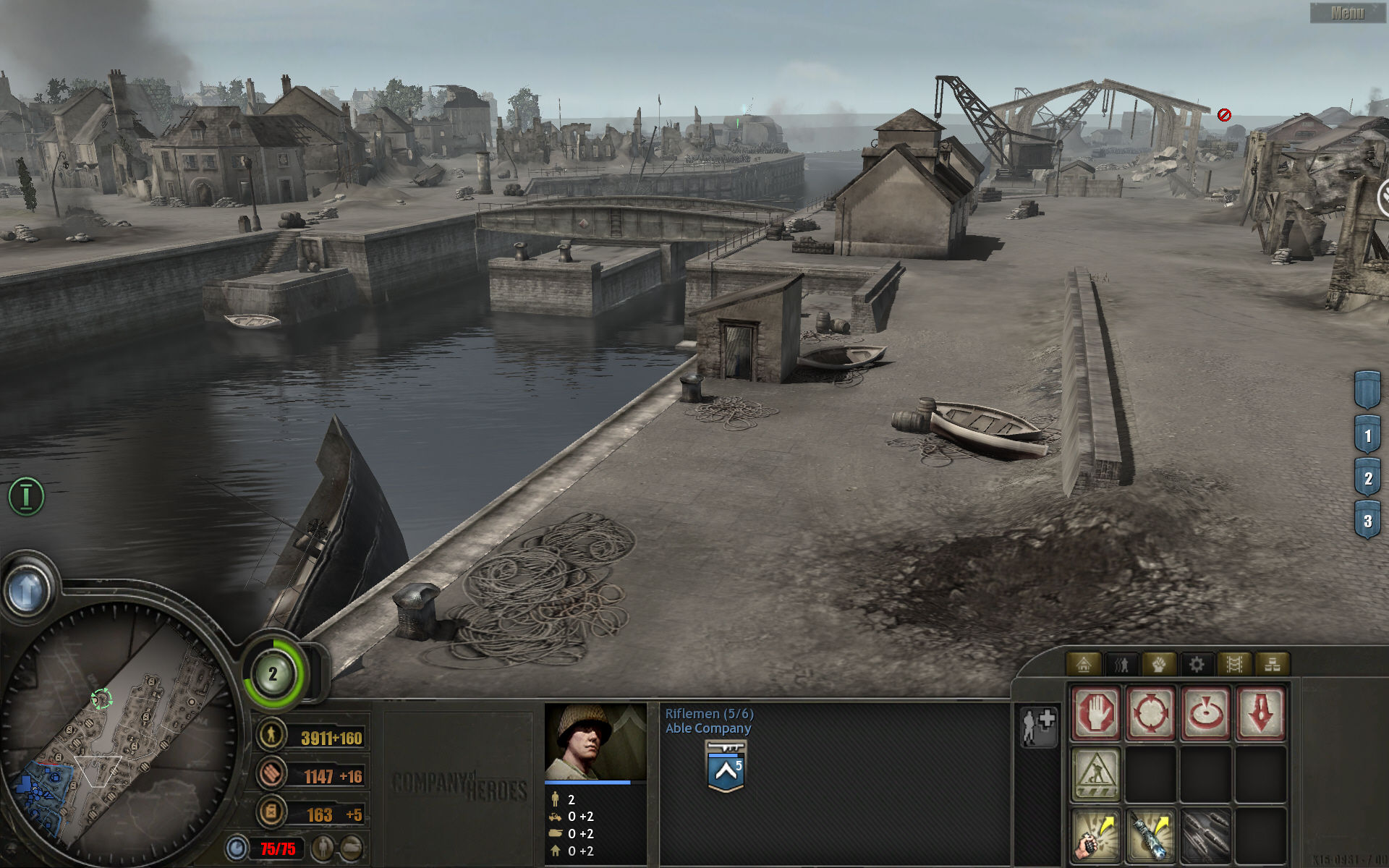1389x868 pixels.
Task: Select the blue up-arrow button above minimap
Action: pyautogui.click(x=27, y=591)
